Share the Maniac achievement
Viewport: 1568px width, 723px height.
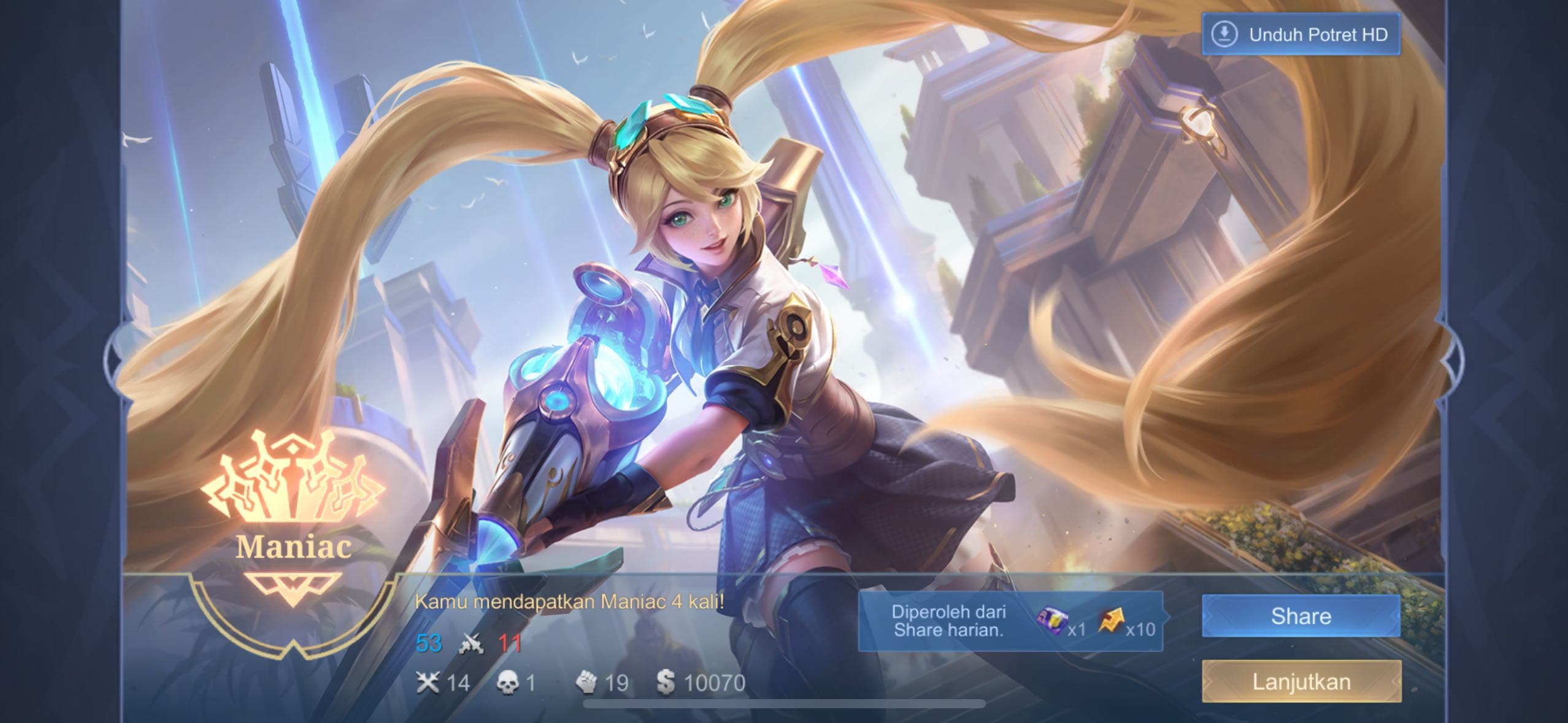[x=1301, y=616]
